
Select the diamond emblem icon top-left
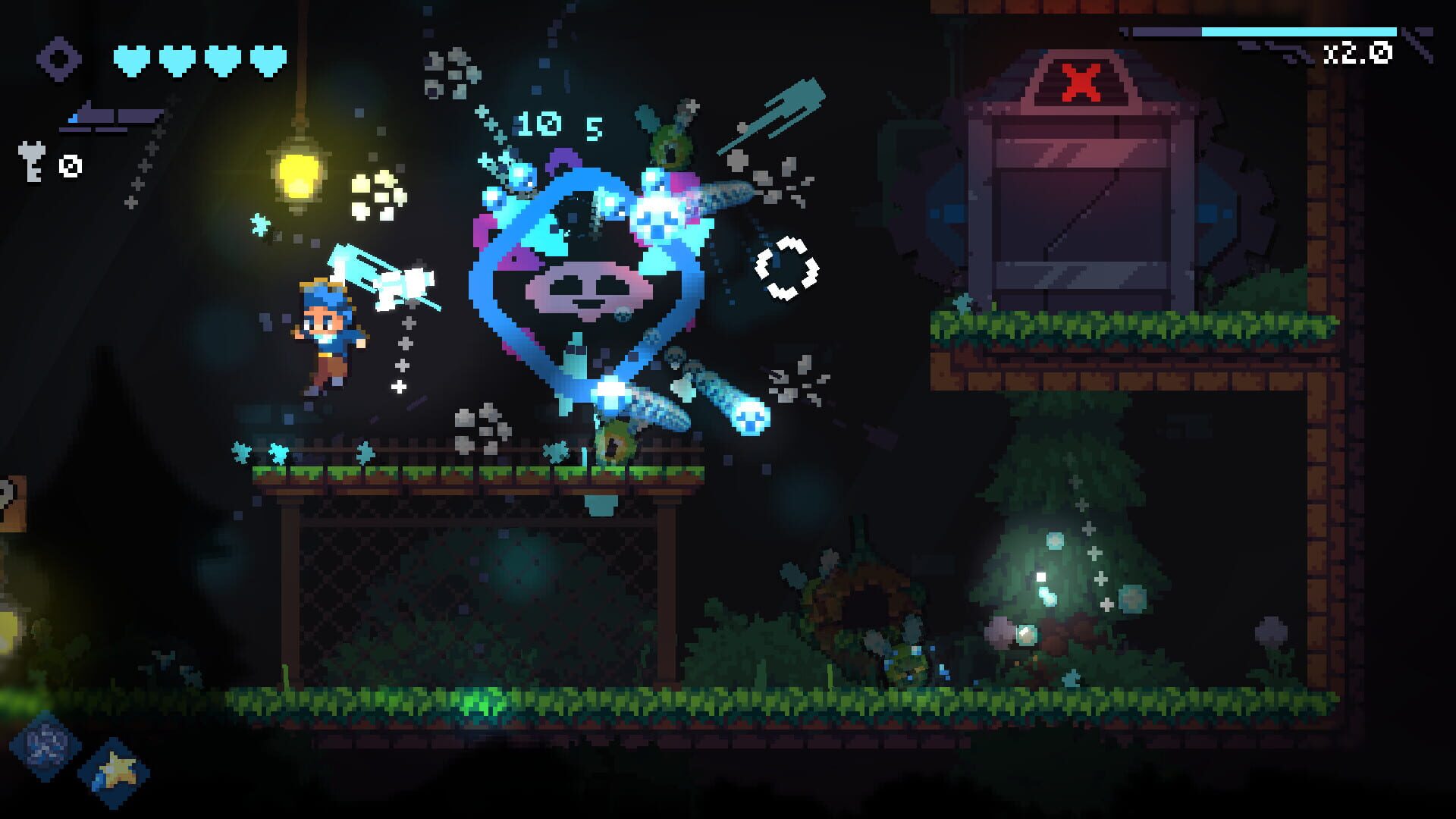pos(59,59)
